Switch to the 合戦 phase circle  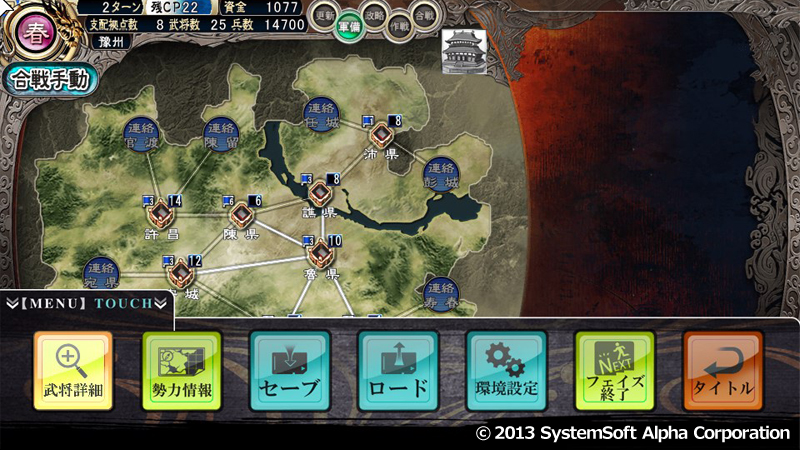coord(423,16)
